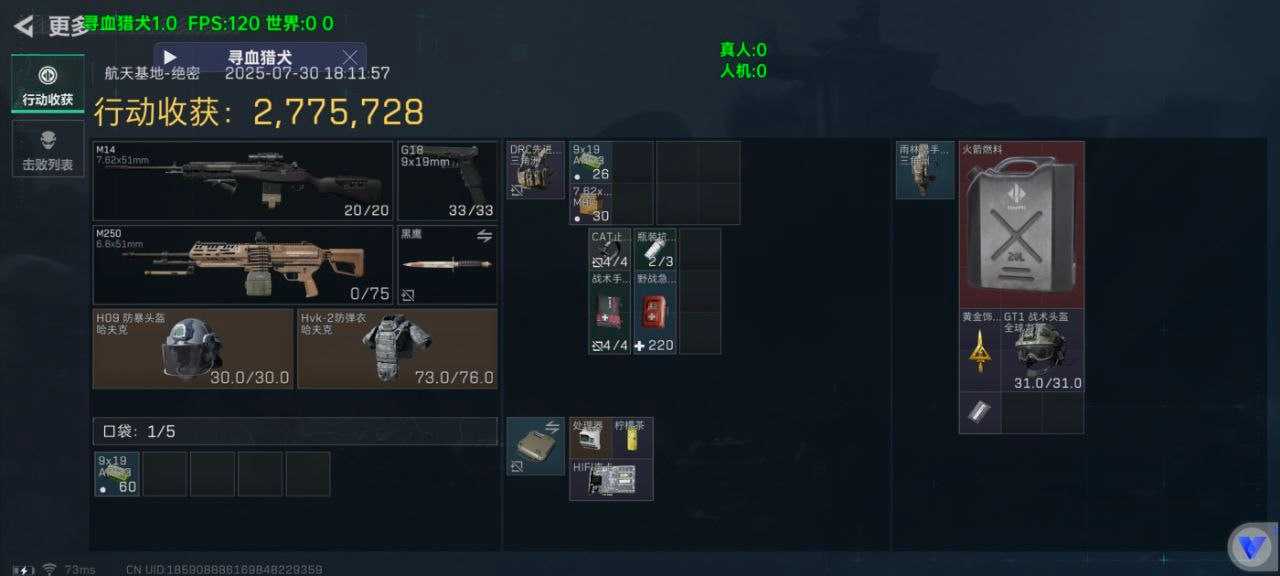
Task: Select the red 野战急救 medical kit
Action: click(x=655, y=312)
